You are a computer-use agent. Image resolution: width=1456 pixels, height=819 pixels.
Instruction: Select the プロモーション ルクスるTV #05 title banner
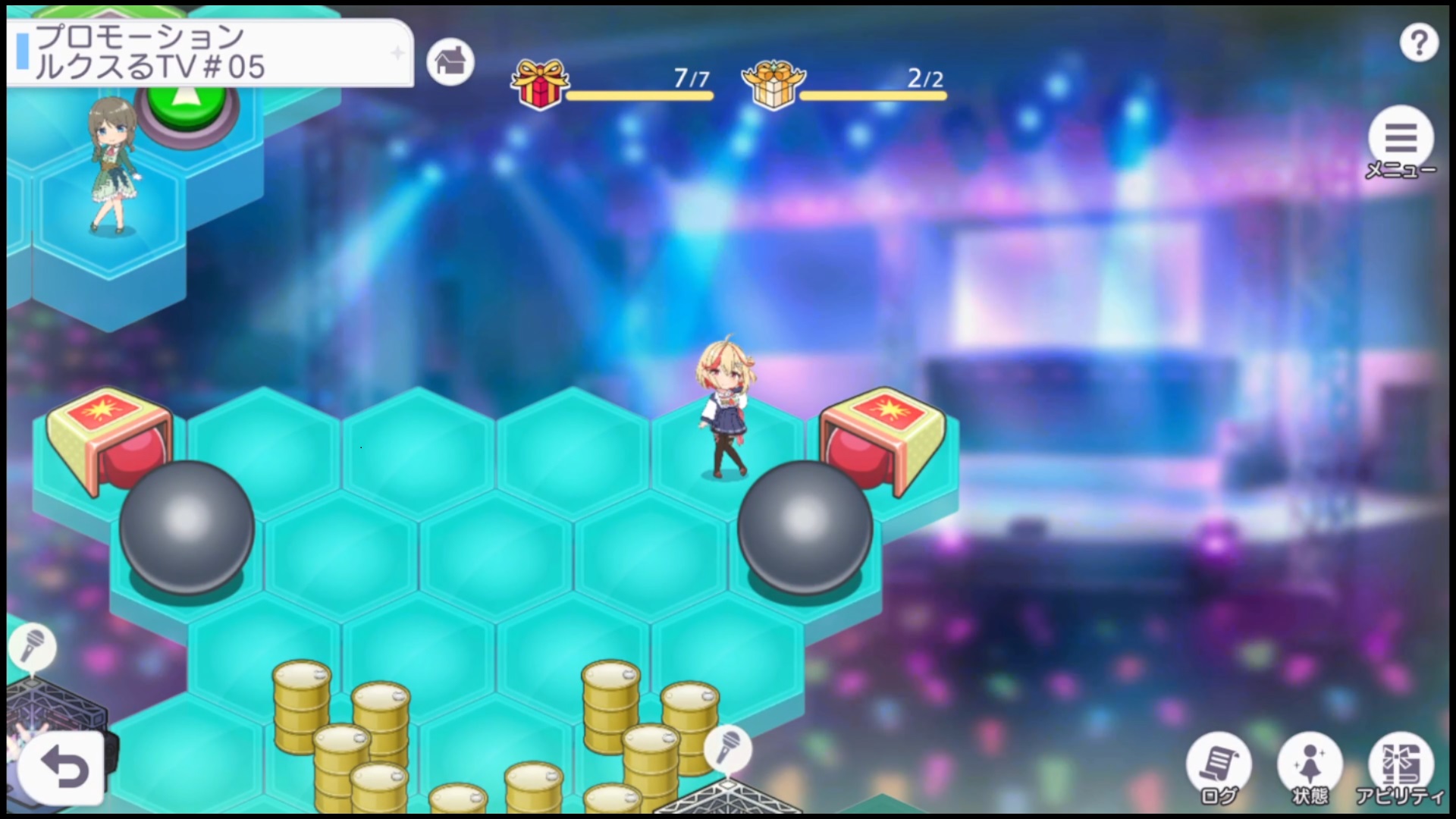210,52
